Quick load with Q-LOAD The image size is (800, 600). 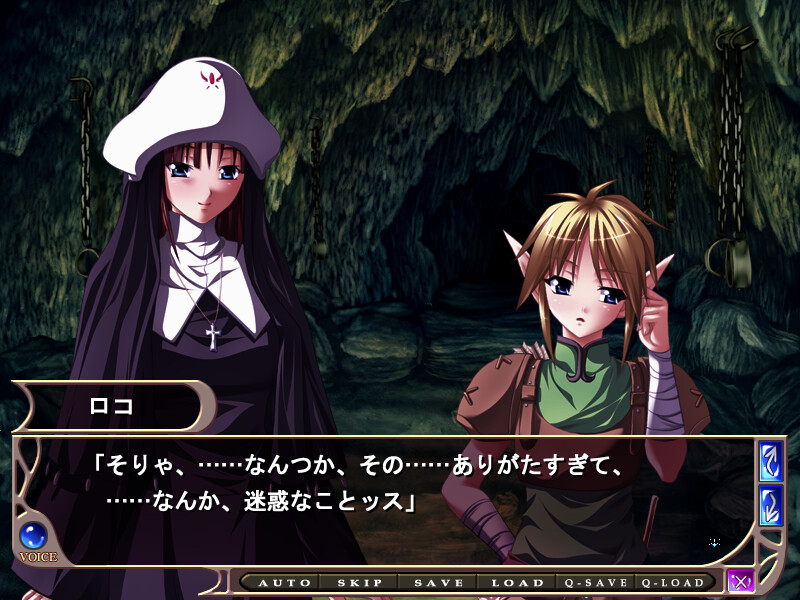click(x=677, y=583)
